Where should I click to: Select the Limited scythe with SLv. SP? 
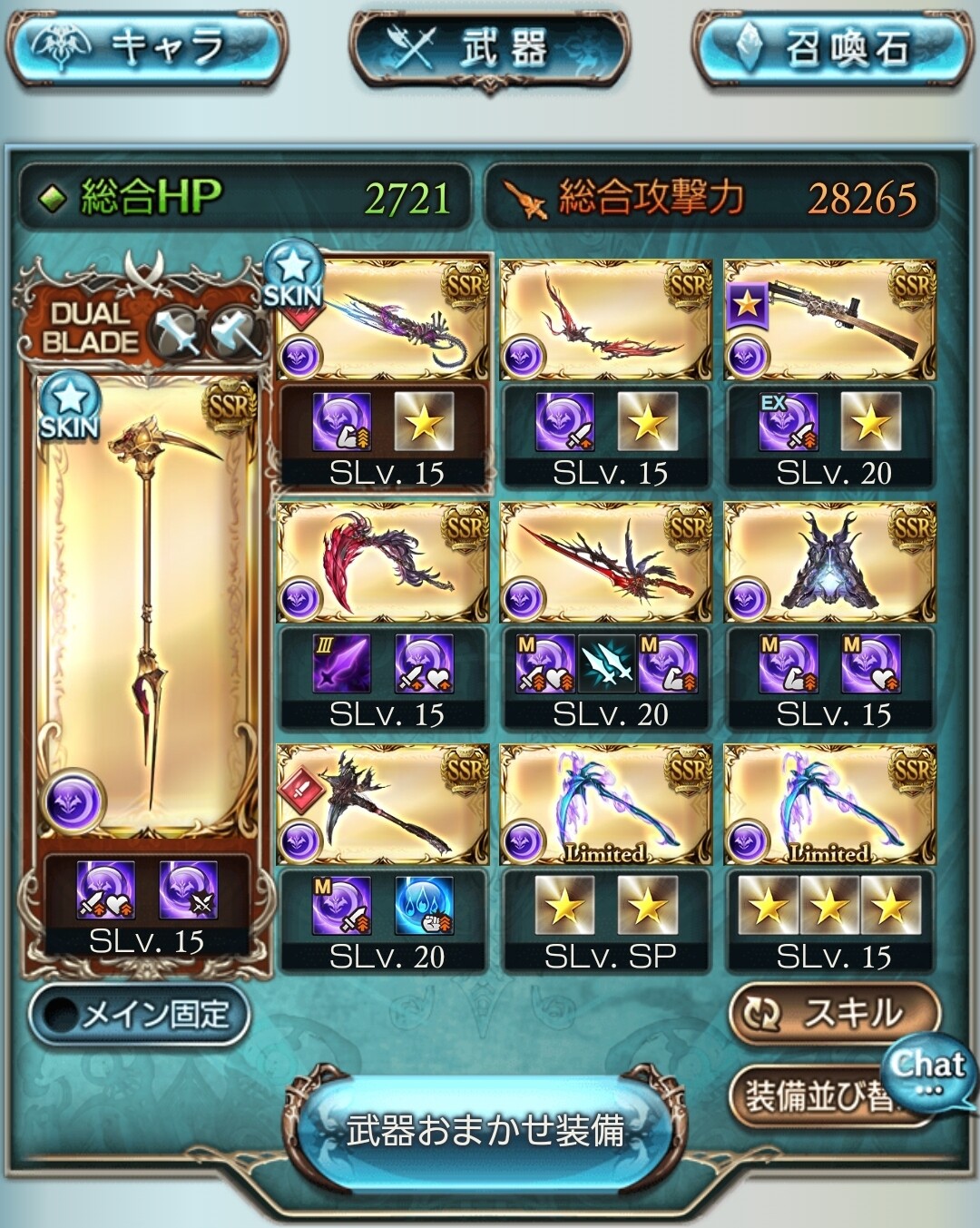pos(606,805)
